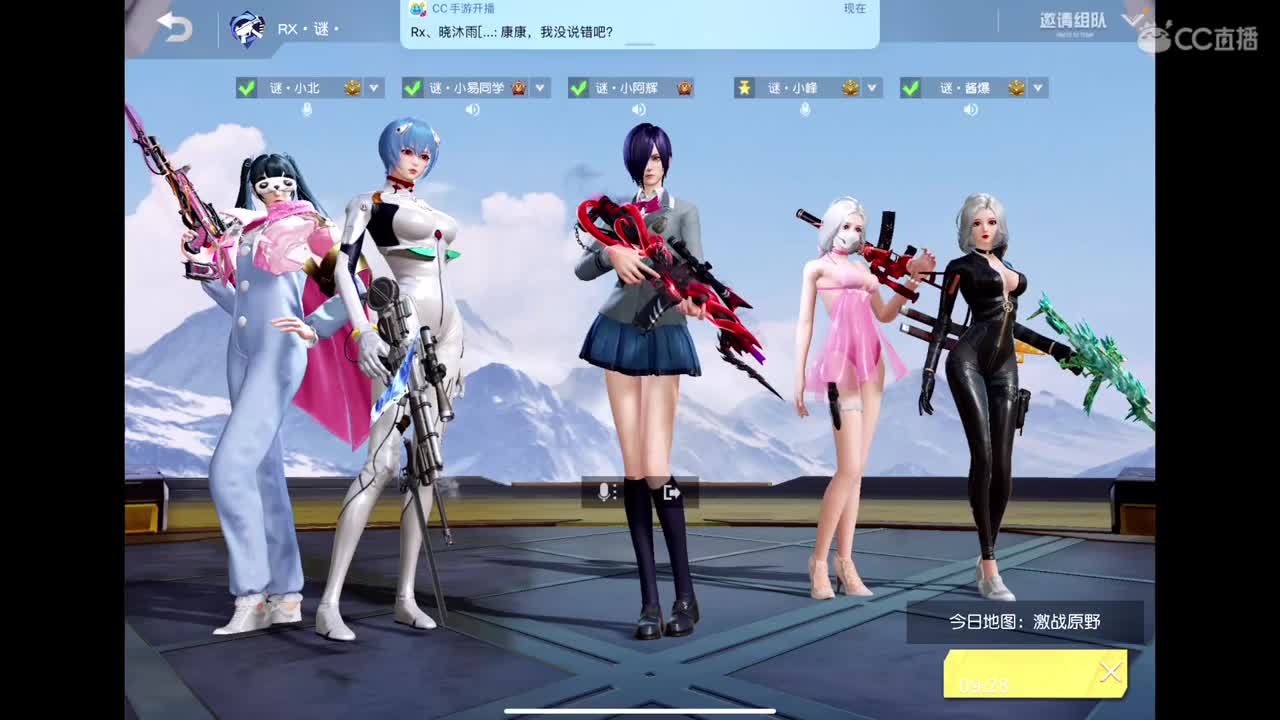This screenshot has width=1280, height=720.
Task: Tap the microphone icon at screen center
Action: 604,491
